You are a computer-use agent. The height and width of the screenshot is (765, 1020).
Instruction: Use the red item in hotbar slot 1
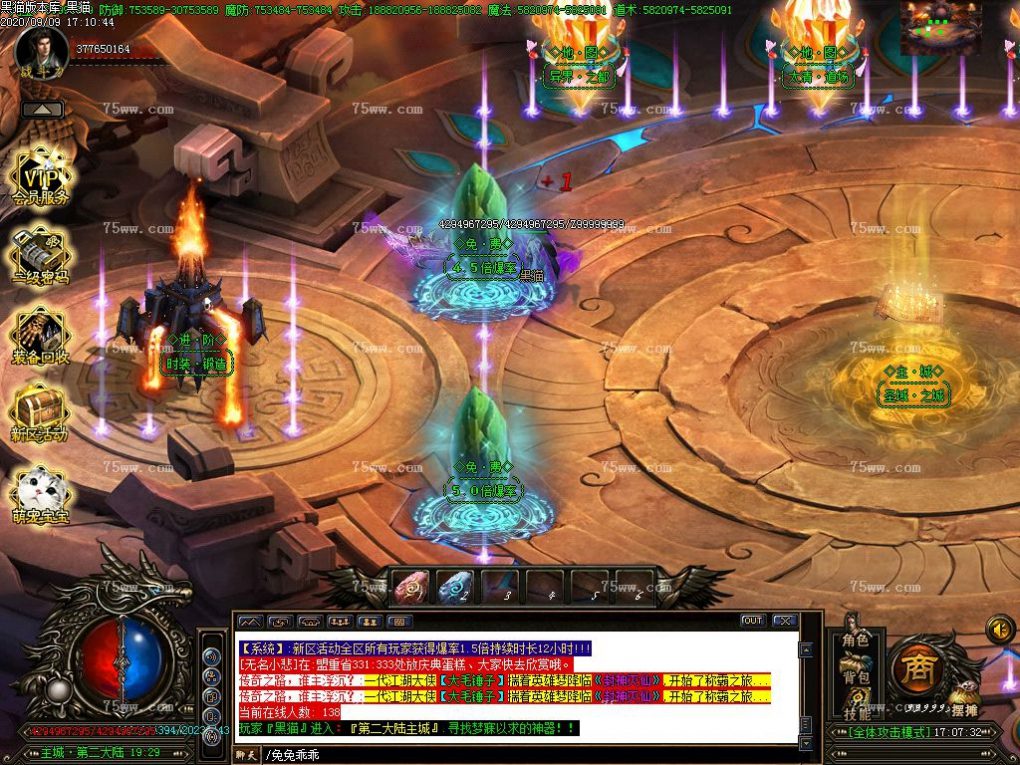(x=410, y=587)
